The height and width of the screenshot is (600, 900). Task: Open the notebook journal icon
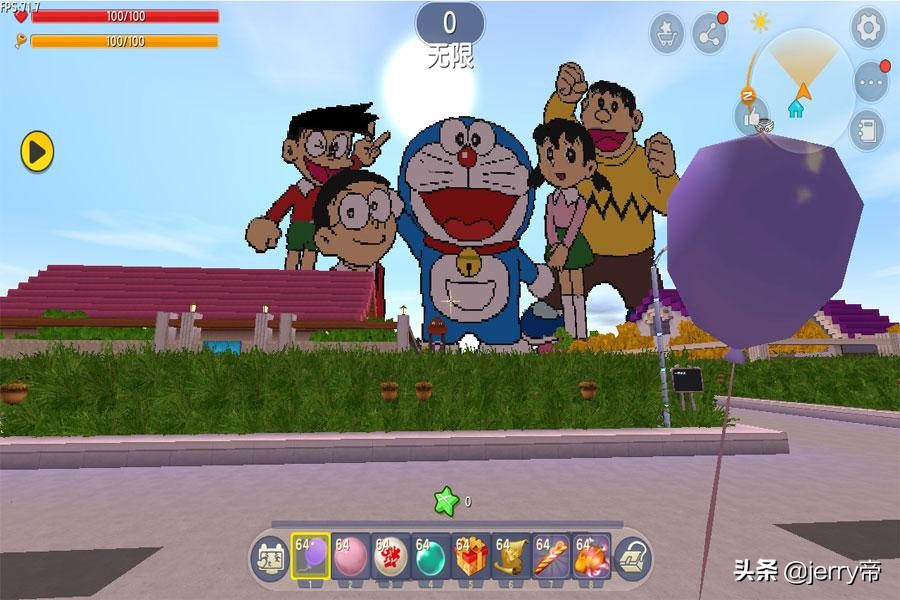point(866,130)
